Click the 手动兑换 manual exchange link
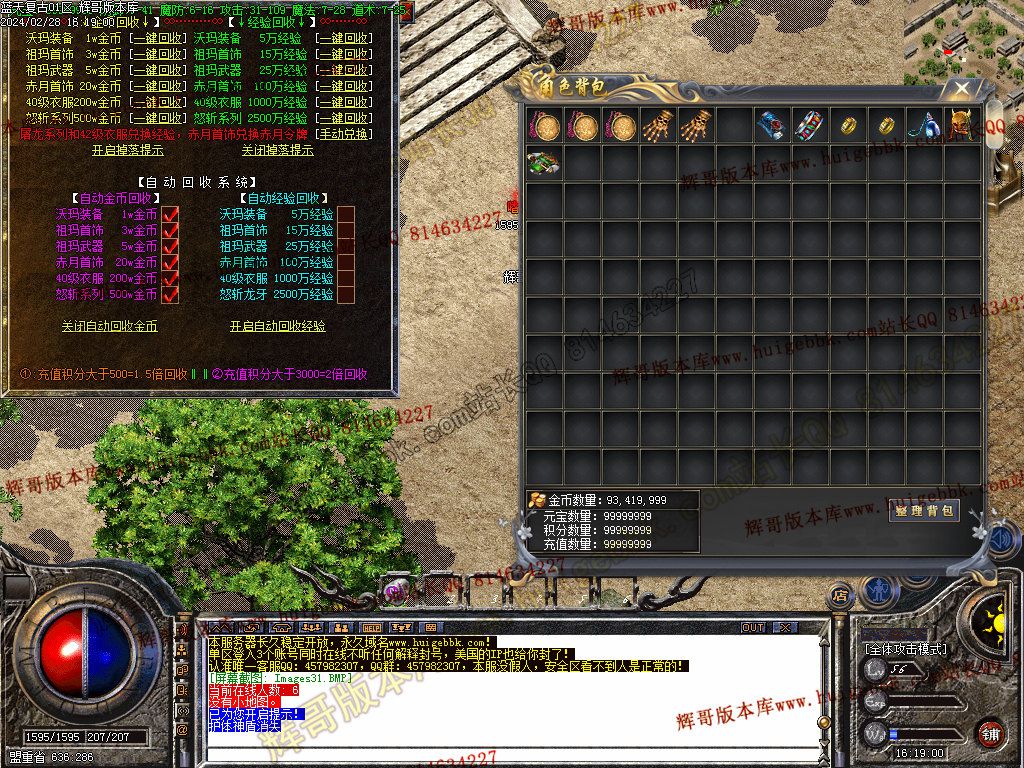1024x768 pixels. [343, 134]
